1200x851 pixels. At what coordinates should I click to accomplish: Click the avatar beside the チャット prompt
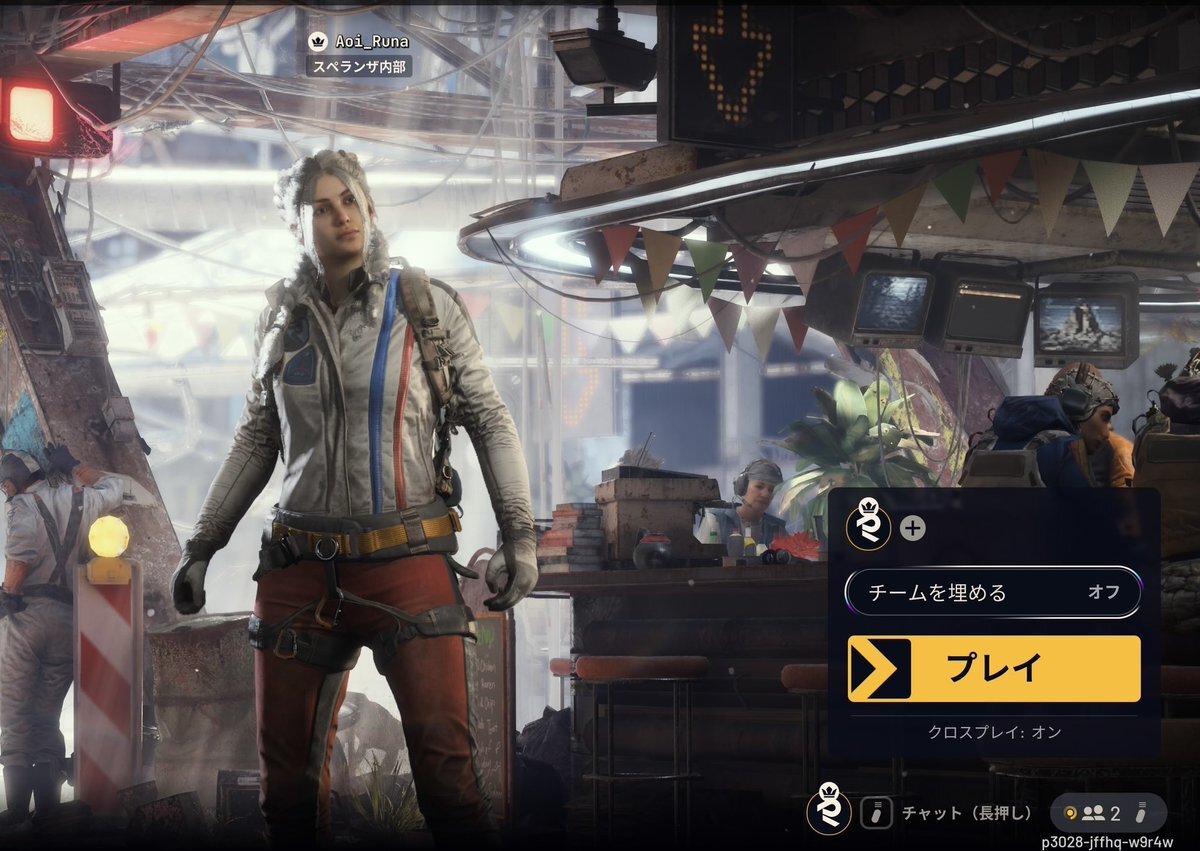pyautogui.click(x=829, y=810)
